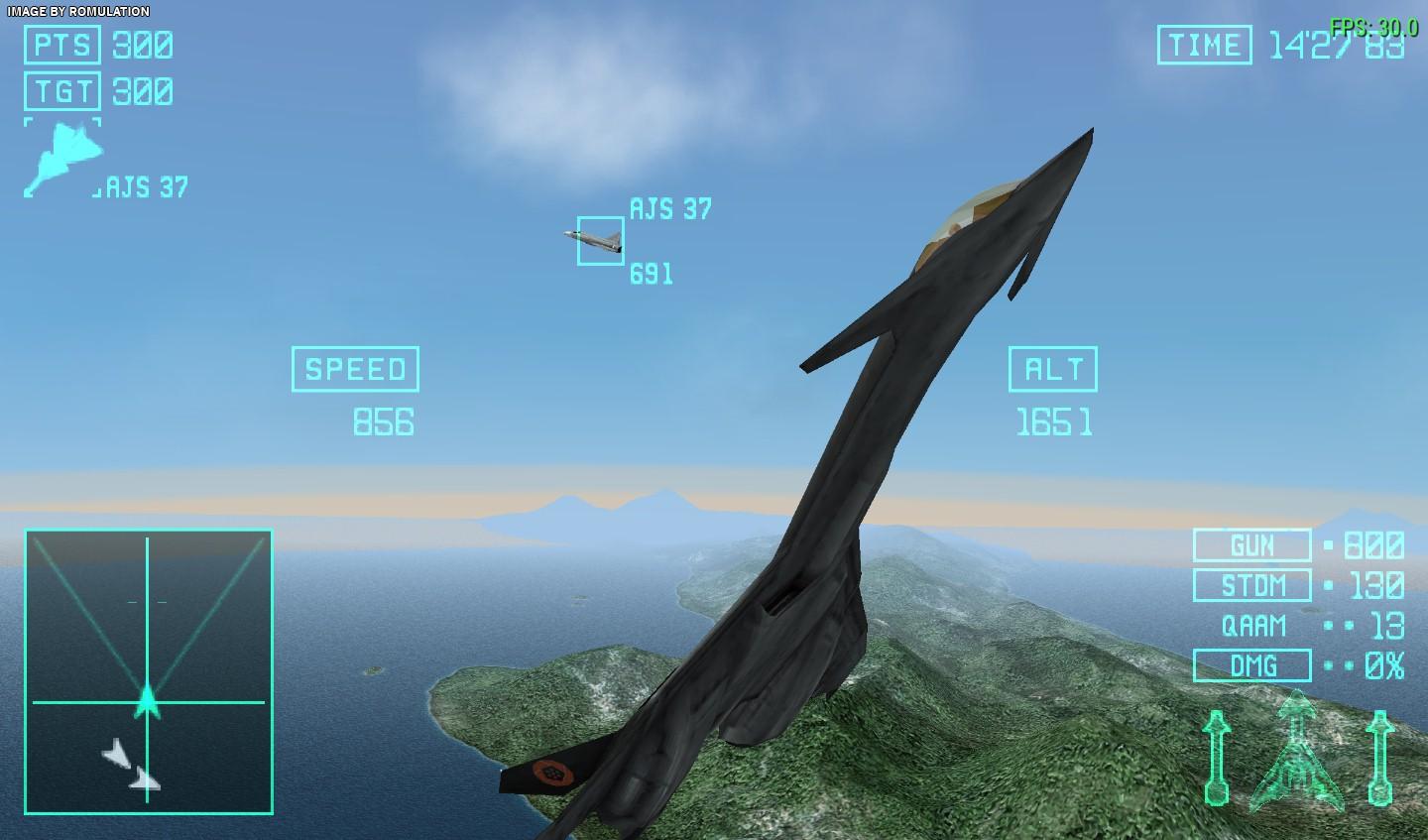This screenshot has height=840, width=1428.
Task: Select the DMG damage indicator box
Action: coord(1251,665)
